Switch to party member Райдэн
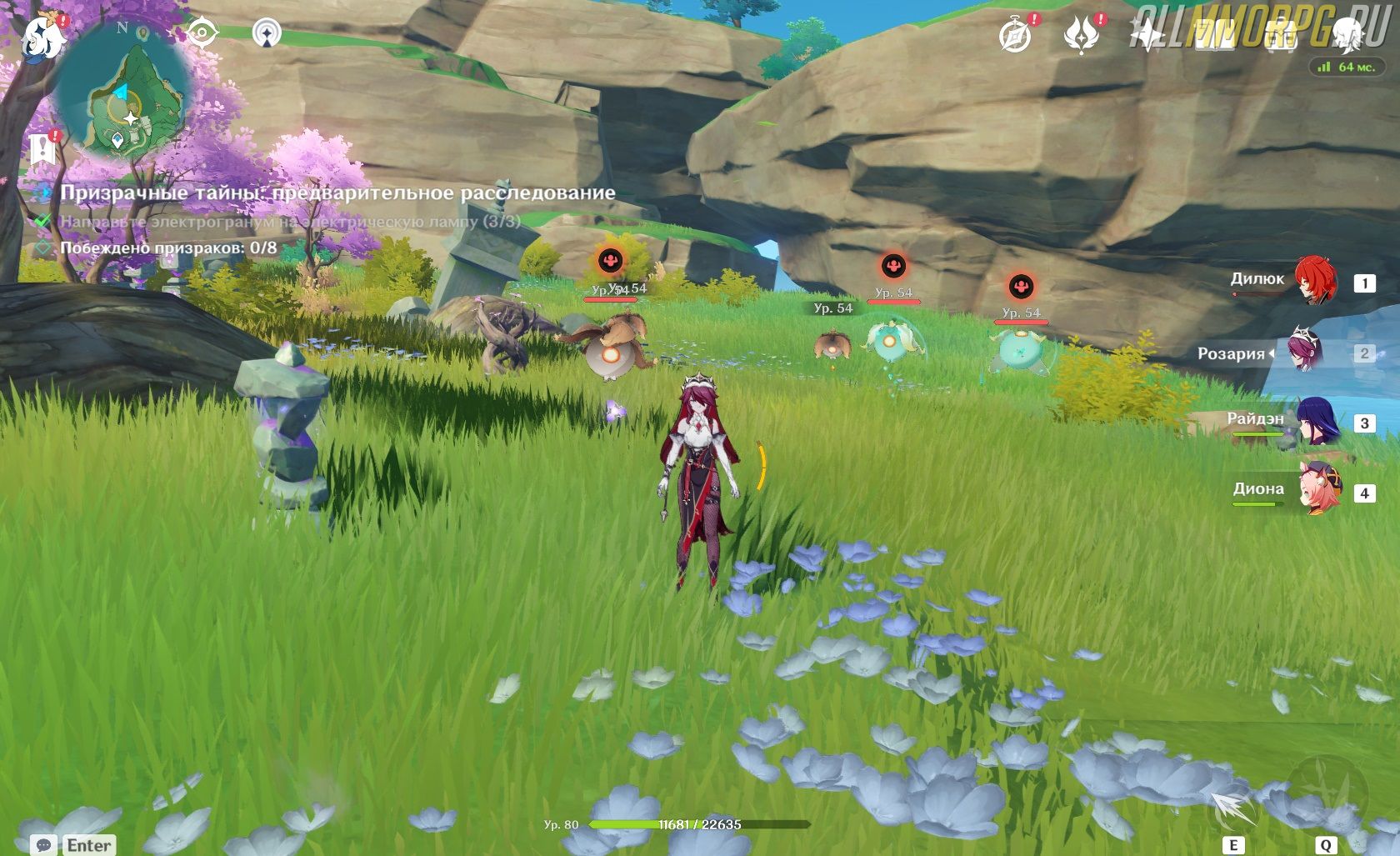 [1317, 422]
